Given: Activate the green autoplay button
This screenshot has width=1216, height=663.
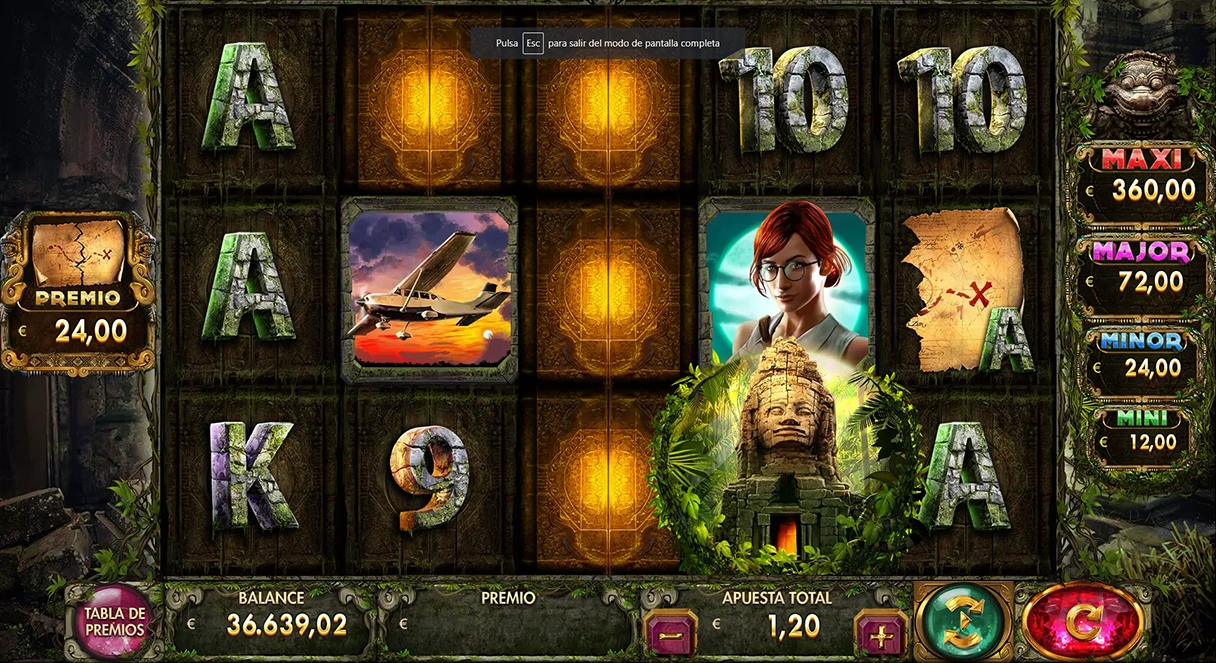Looking at the screenshot, I should coord(964,621).
